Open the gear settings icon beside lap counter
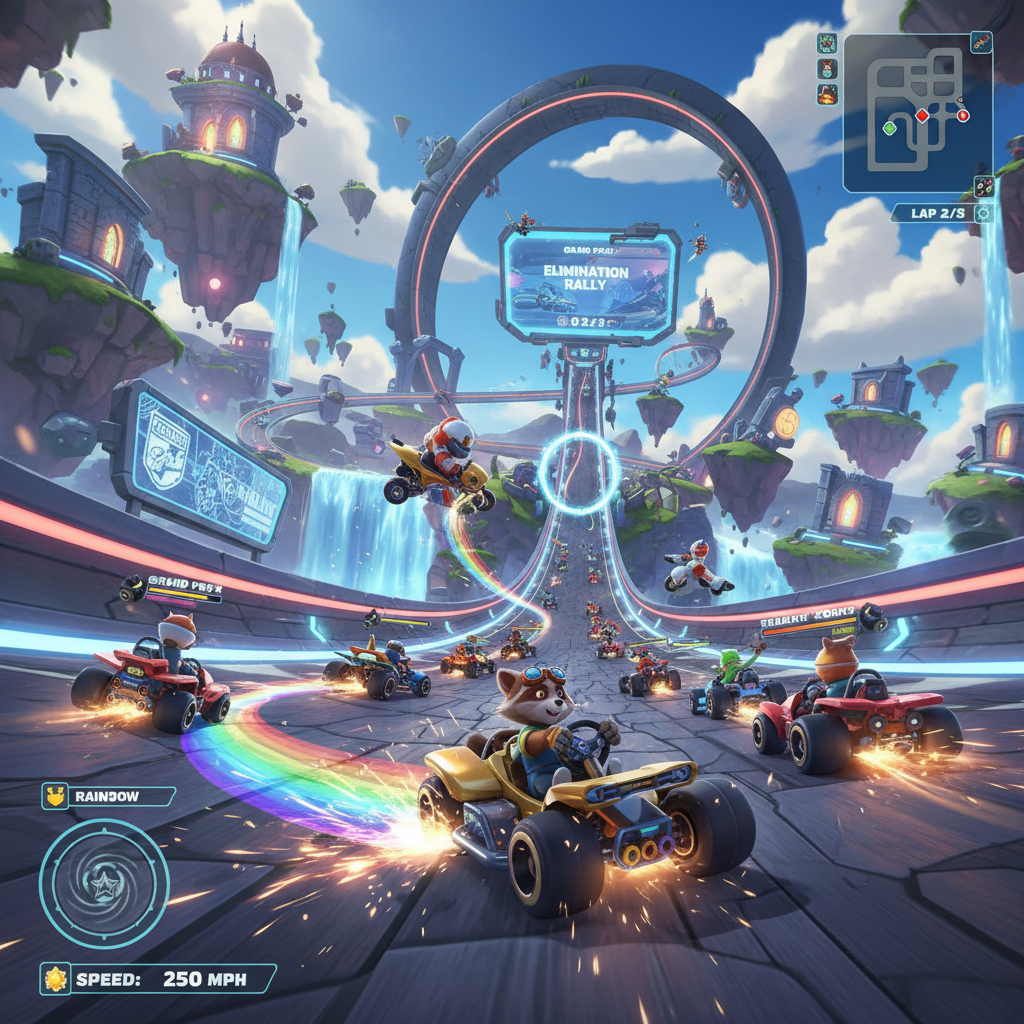The height and width of the screenshot is (1024, 1024). click(984, 213)
